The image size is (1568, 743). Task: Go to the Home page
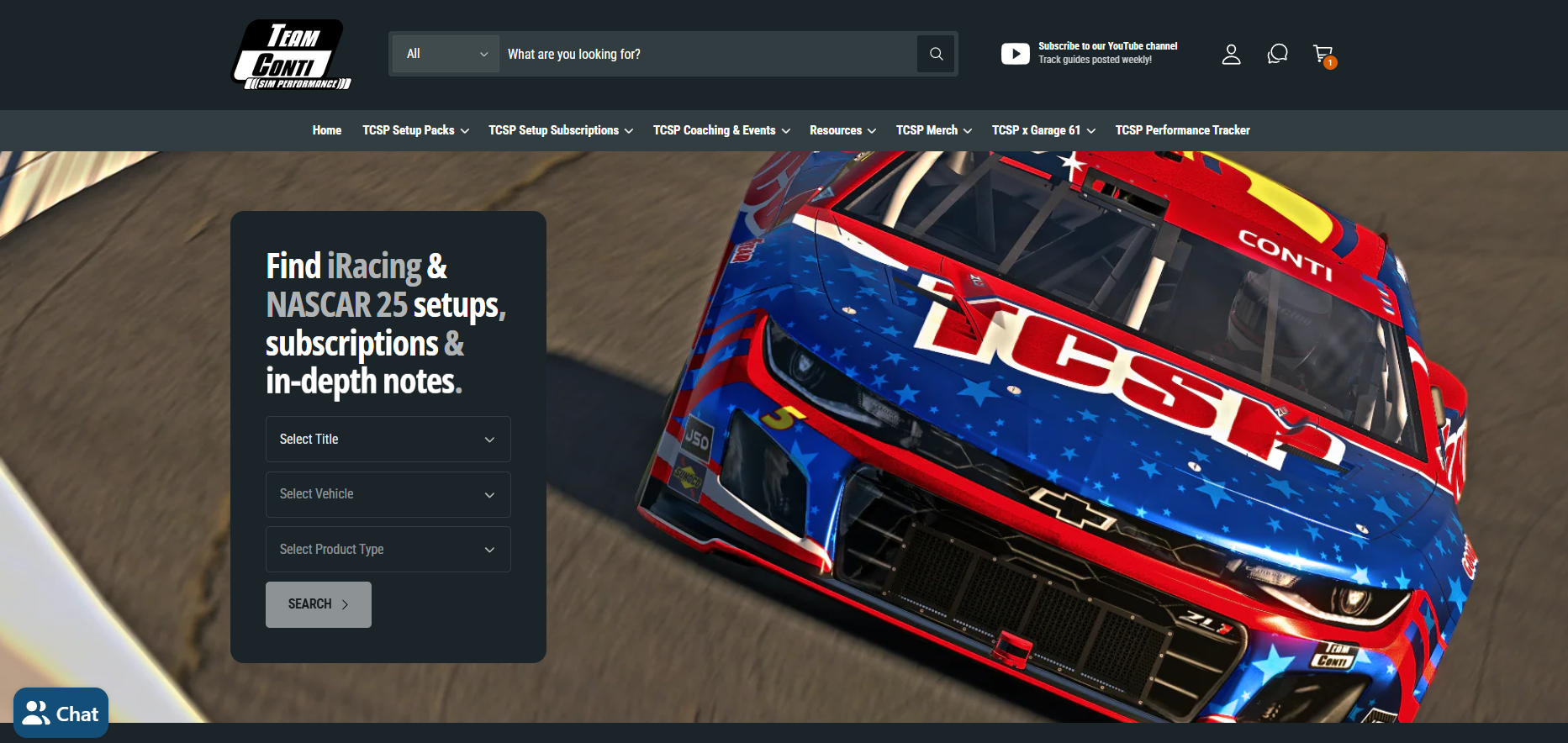pos(326,130)
